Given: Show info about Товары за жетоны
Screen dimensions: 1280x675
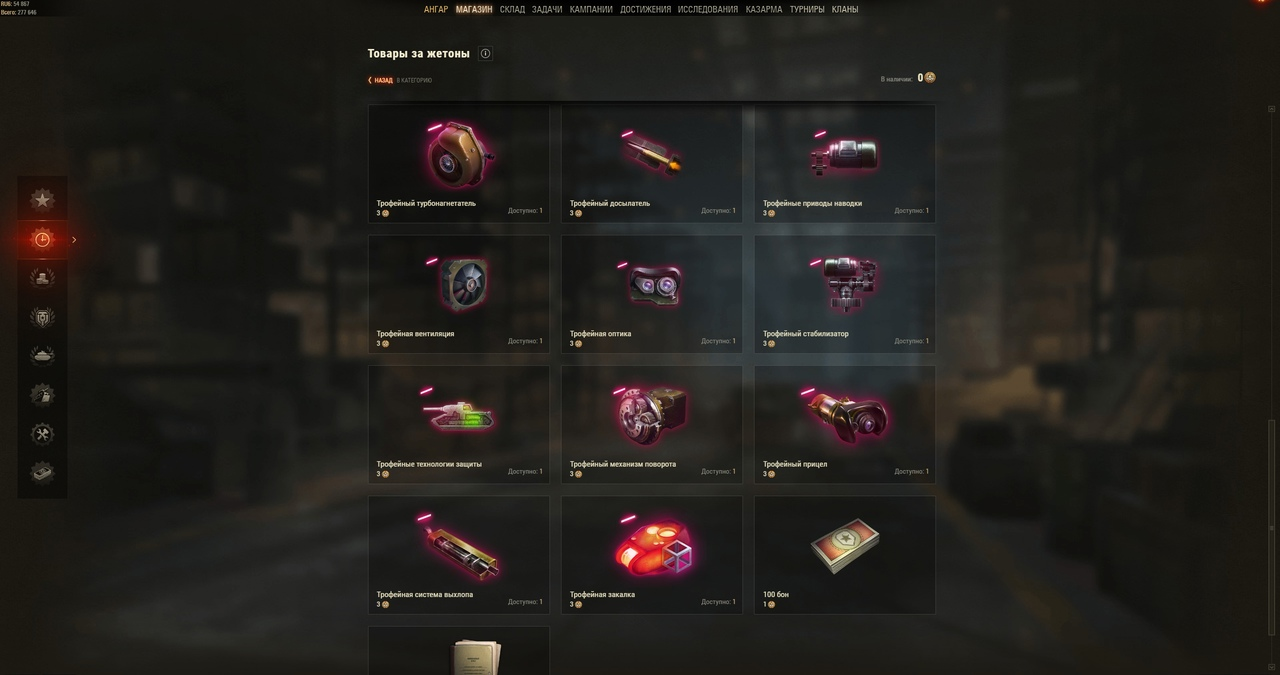Looking at the screenshot, I should coord(485,54).
